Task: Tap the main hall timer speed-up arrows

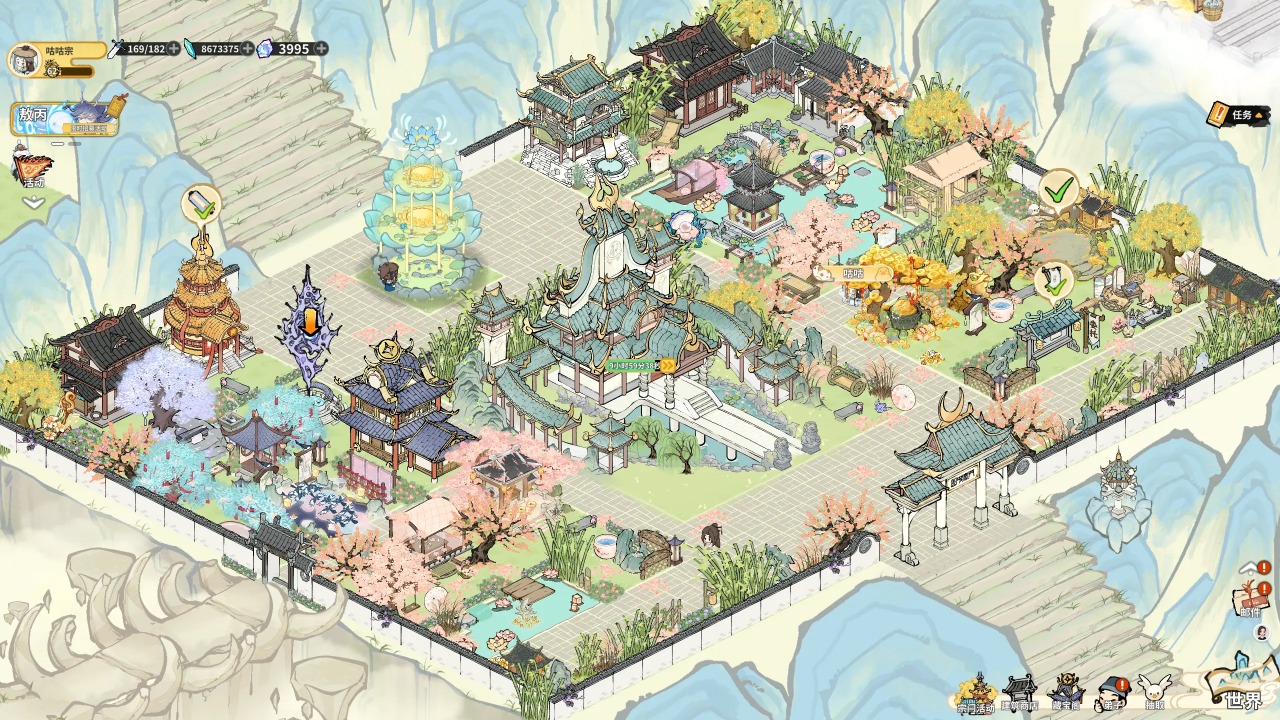Action: click(x=667, y=365)
